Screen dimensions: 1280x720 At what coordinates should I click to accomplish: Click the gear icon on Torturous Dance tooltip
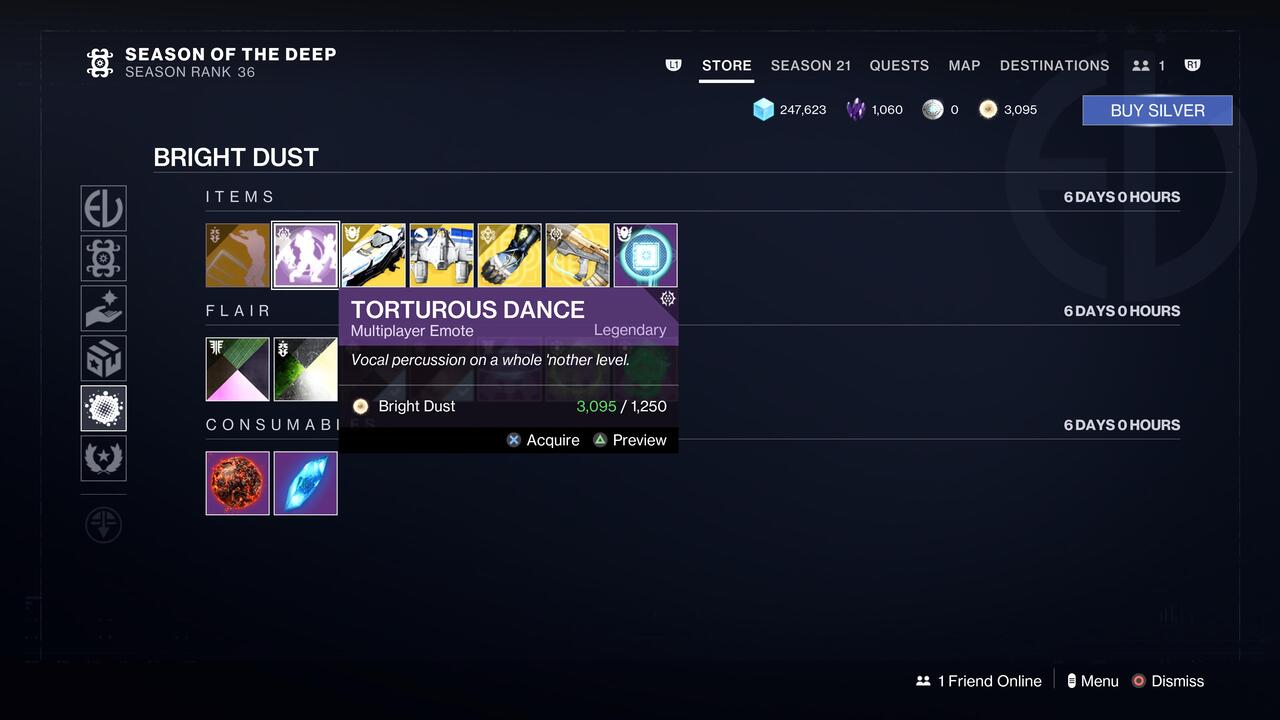point(667,298)
